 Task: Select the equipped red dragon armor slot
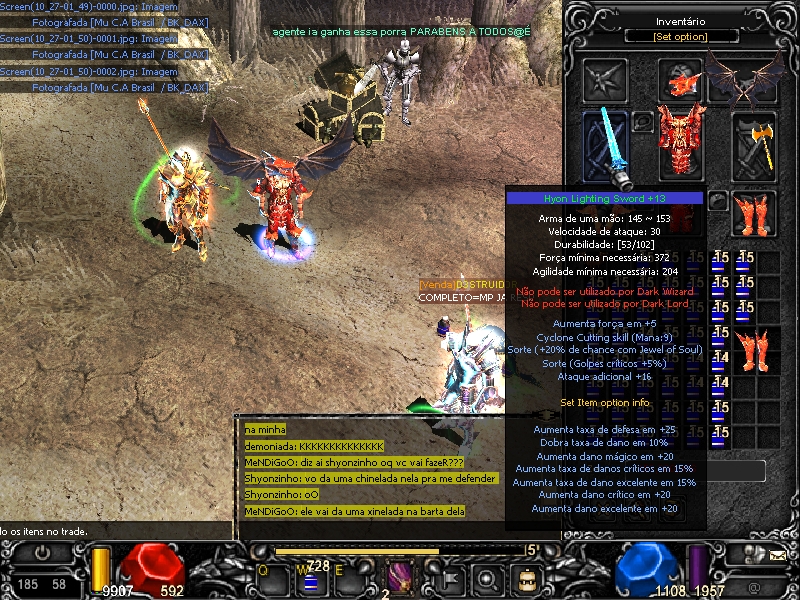click(x=681, y=139)
